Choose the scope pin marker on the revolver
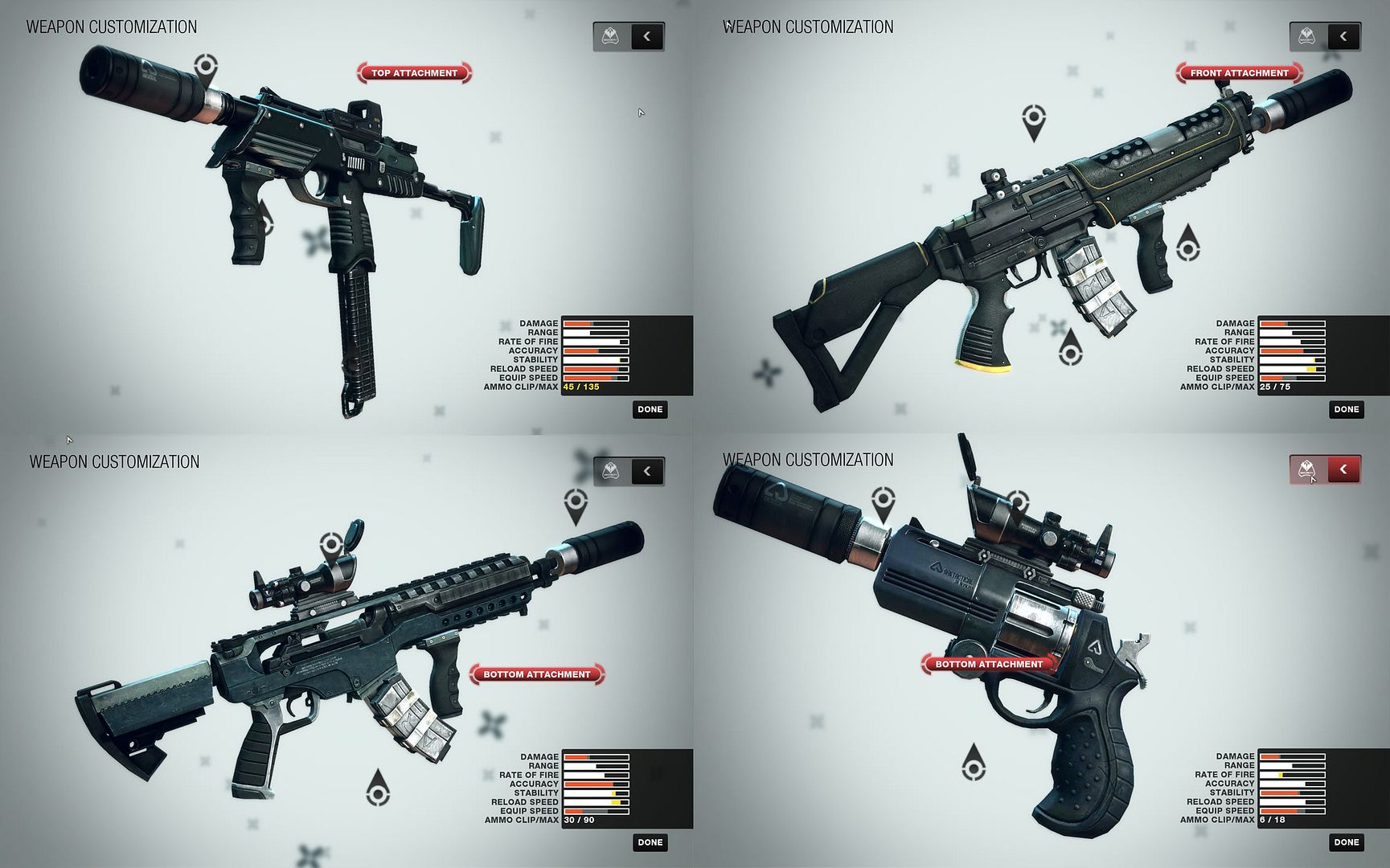 click(x=1018, y=504)
